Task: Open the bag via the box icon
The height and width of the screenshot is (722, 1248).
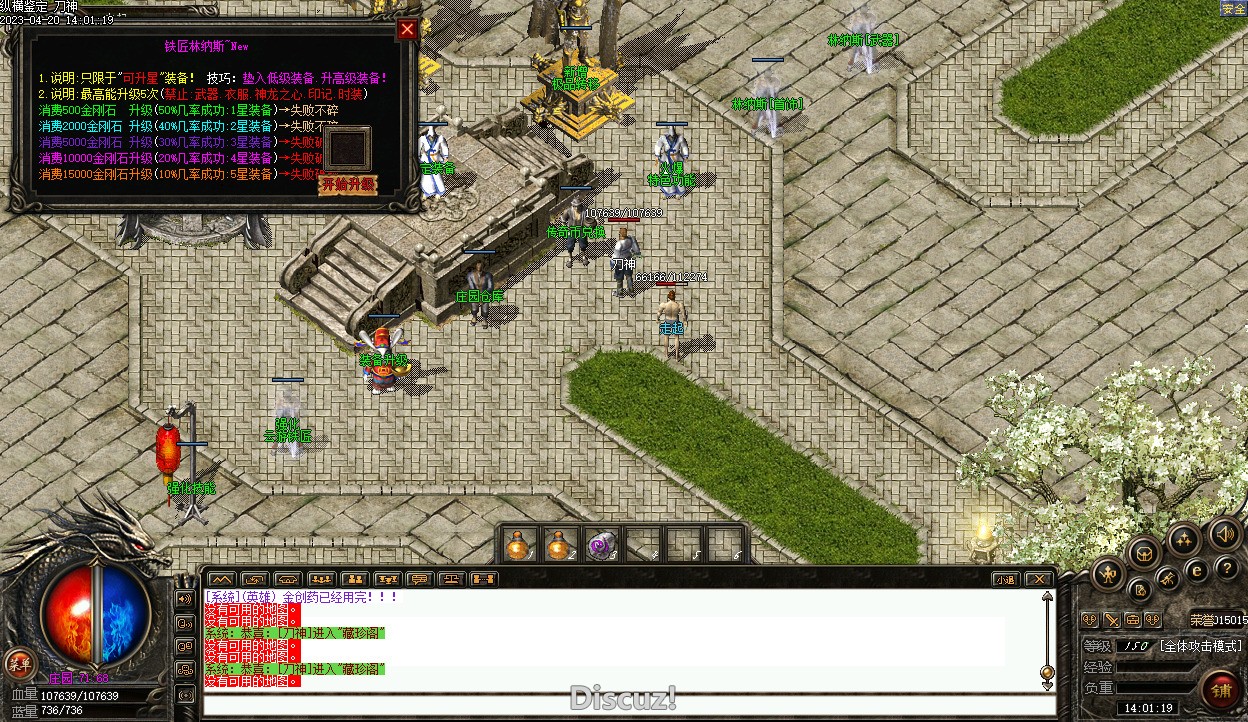Action: point(1144,551)
